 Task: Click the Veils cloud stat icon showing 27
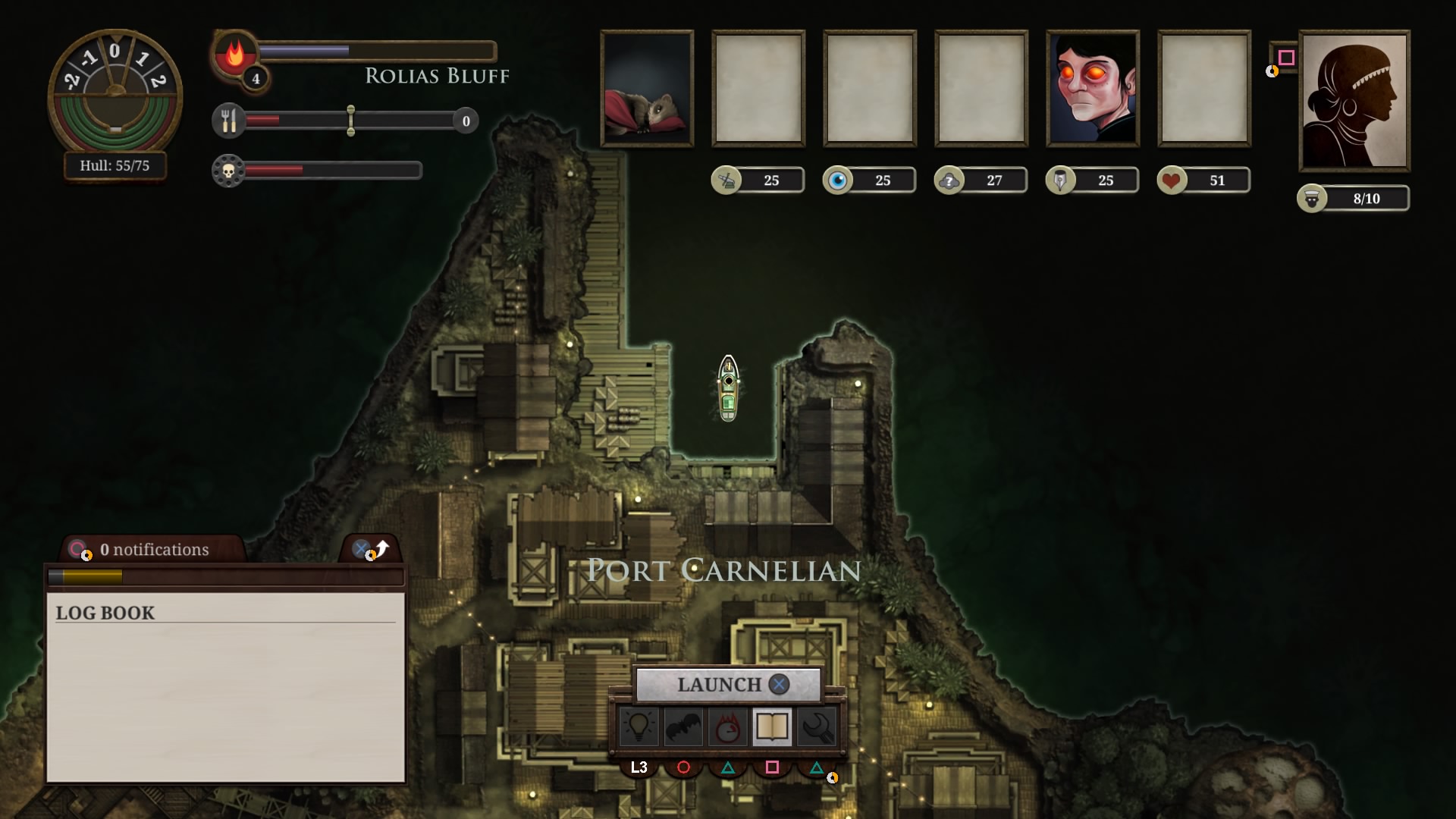[950, 180]
